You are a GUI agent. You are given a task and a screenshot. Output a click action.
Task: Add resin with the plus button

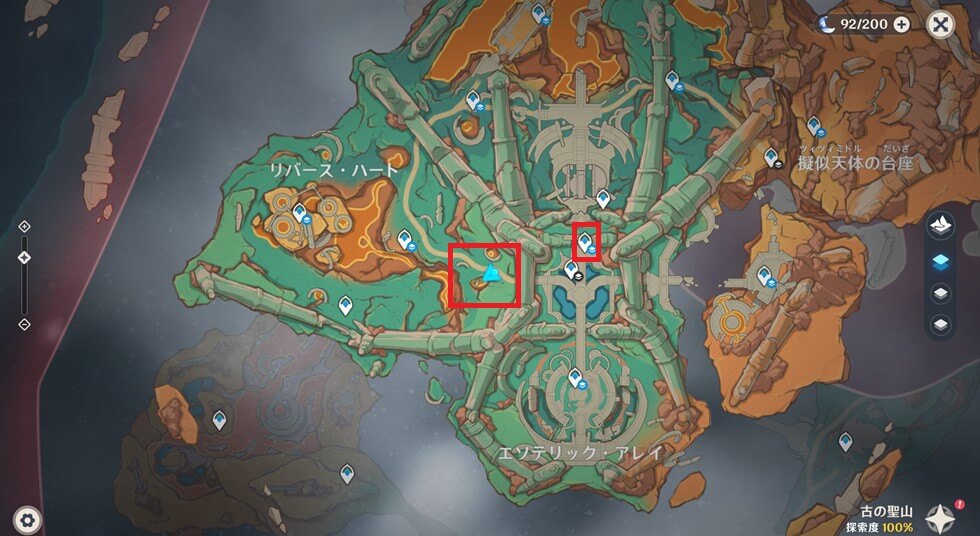(x=901, y=24)
